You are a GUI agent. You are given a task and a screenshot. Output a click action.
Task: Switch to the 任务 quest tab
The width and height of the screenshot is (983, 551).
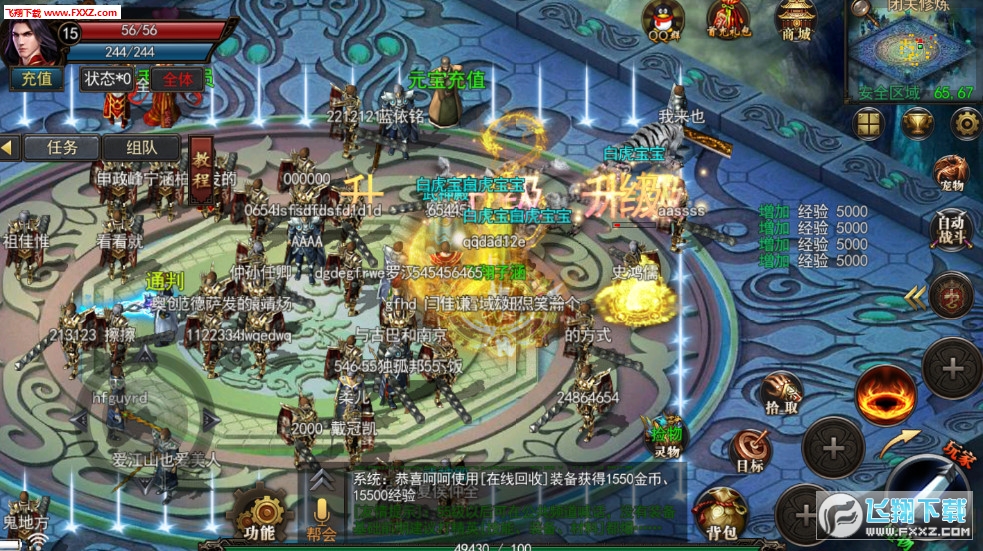click(x=61, y=147)
